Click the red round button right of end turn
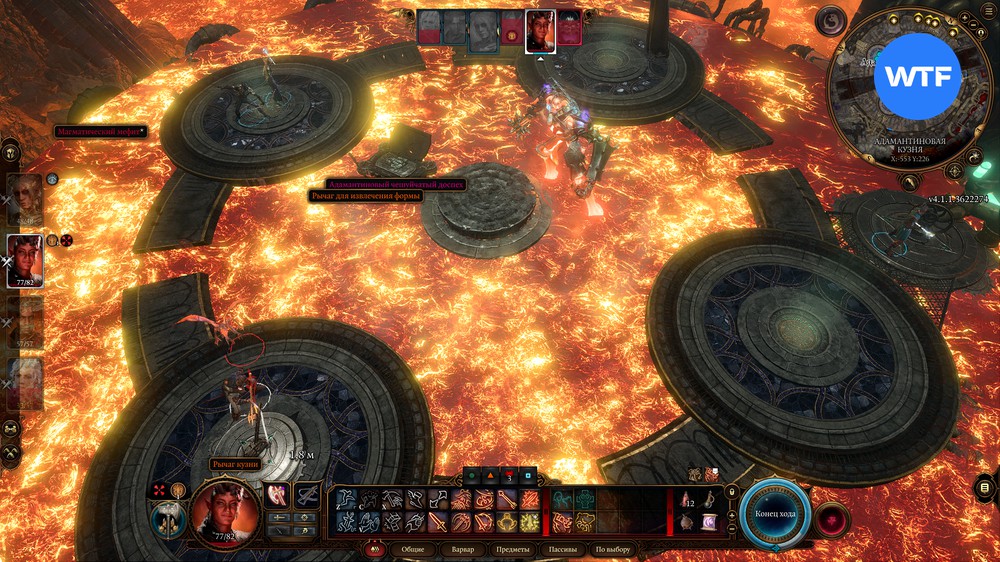 pos(832,518)
